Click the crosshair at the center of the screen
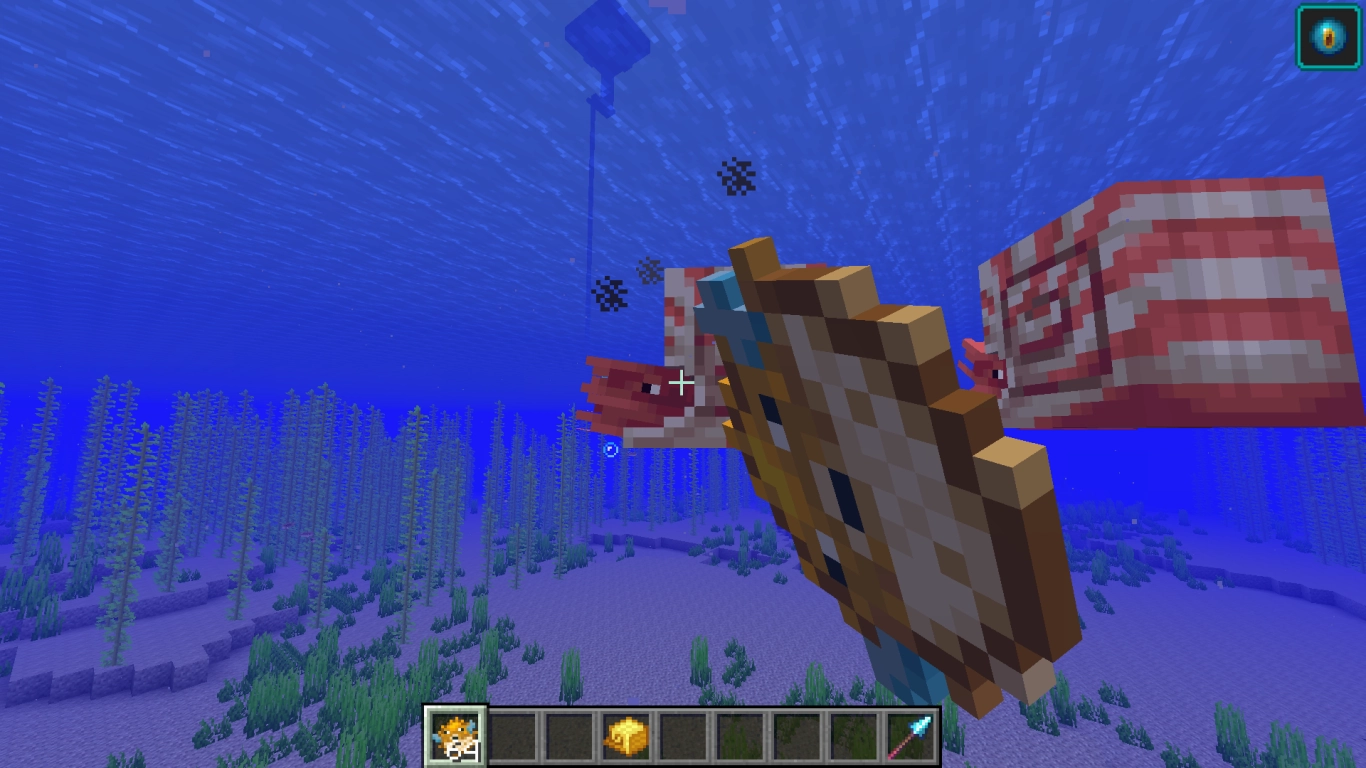 tap(683, 384)
